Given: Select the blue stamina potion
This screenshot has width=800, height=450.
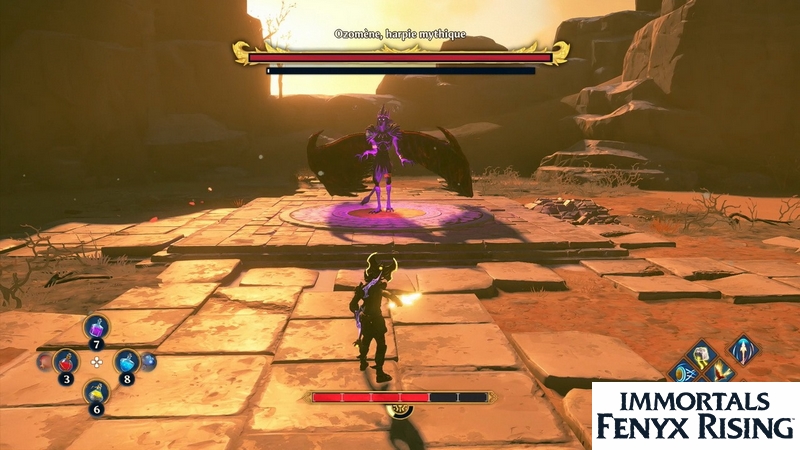Looking at the screenshot, I should pos(127,362).
